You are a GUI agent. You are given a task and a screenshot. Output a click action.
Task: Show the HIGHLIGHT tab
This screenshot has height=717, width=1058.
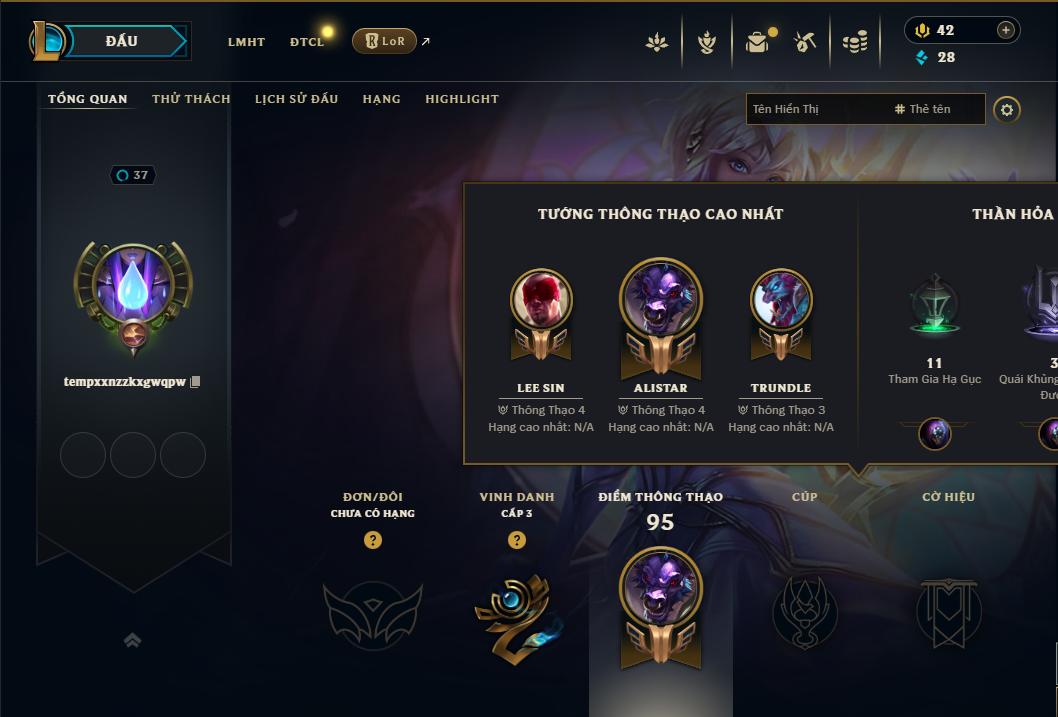click(x=461, y=99)
